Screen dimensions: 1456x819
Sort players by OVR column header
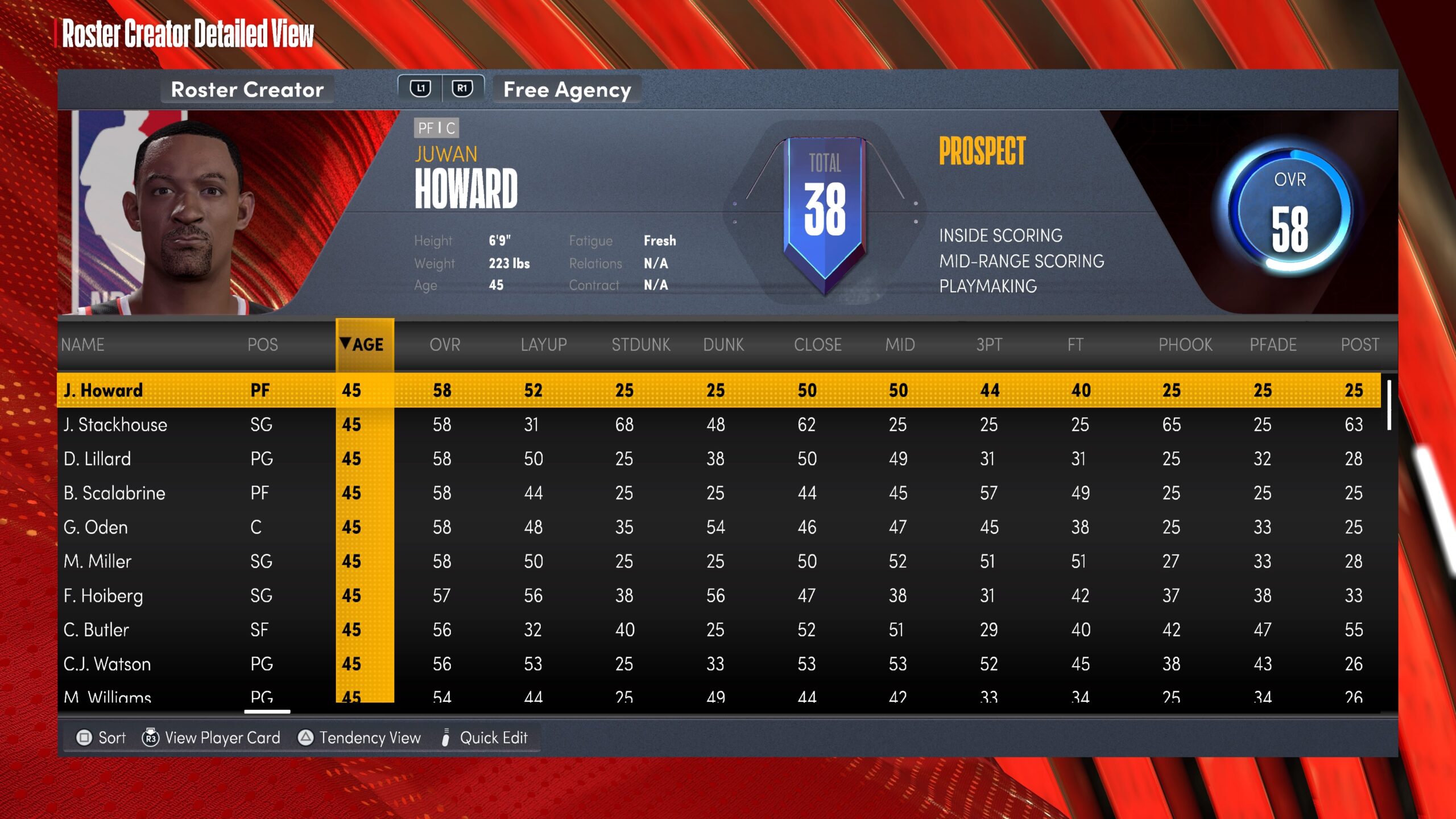coord(445,345)
